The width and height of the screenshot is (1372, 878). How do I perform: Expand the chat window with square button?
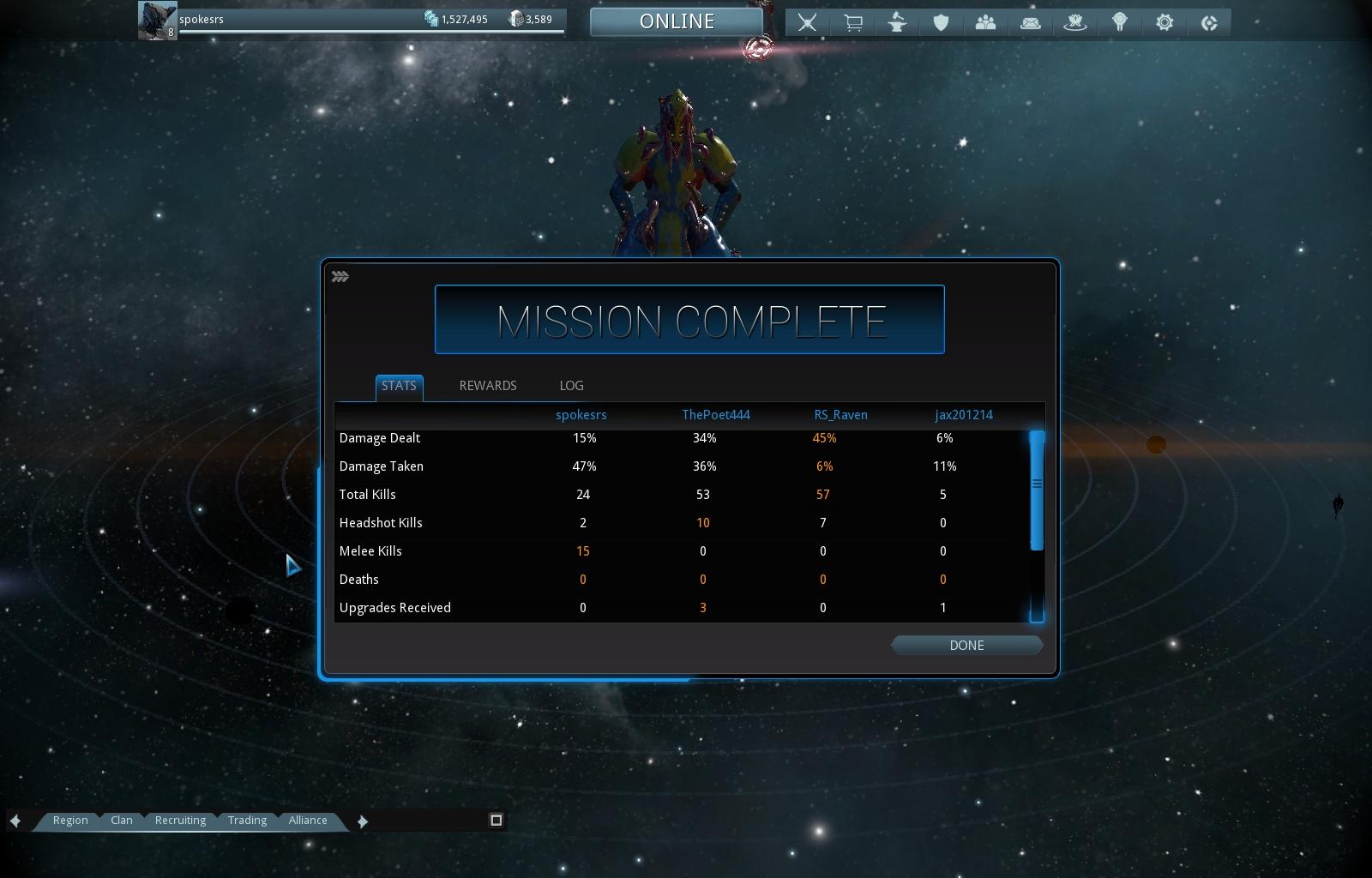(x=496, y=821)
